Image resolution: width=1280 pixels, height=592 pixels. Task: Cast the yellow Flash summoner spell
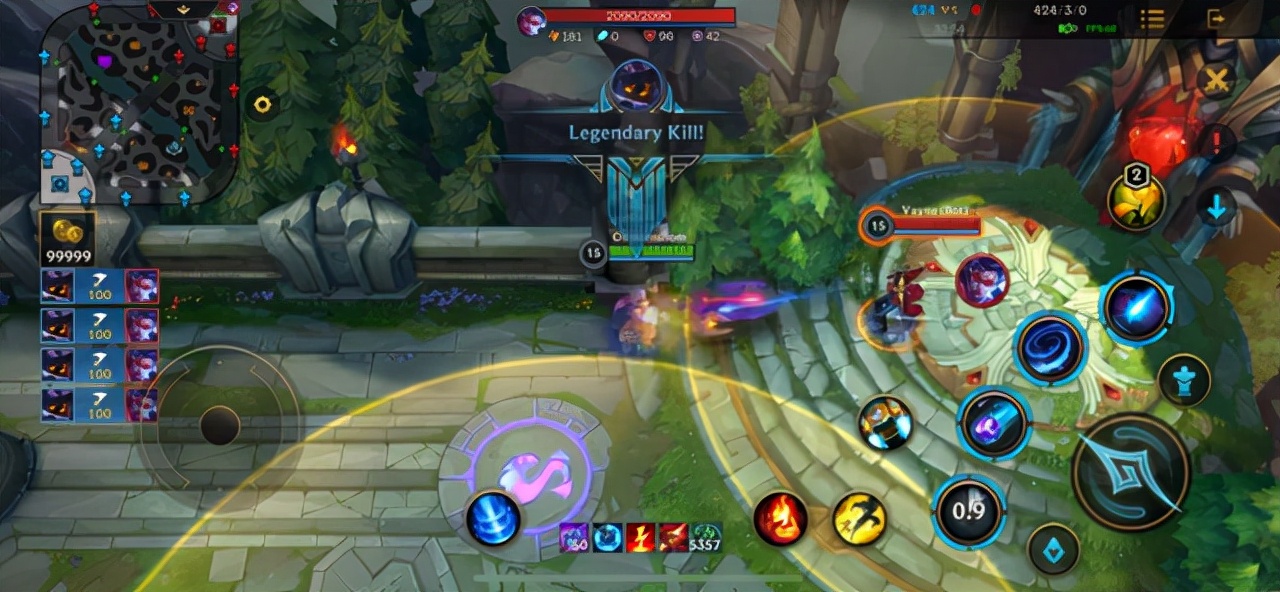click(x=860, y=519)
